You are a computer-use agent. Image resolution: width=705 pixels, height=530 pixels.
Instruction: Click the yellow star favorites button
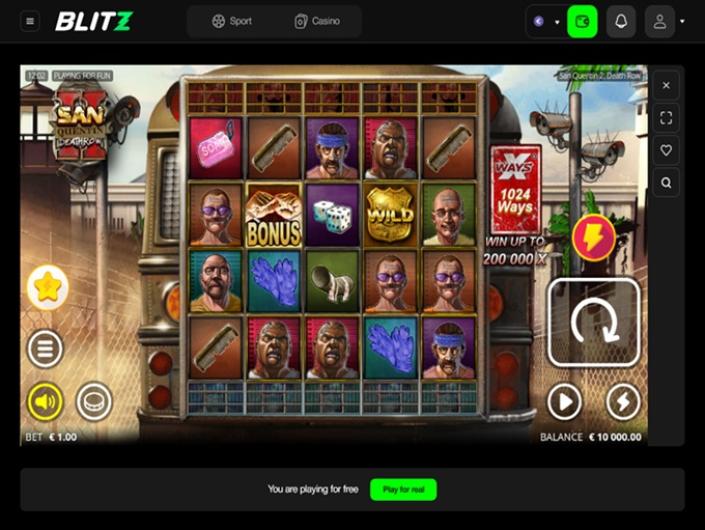tap(47, 287)
